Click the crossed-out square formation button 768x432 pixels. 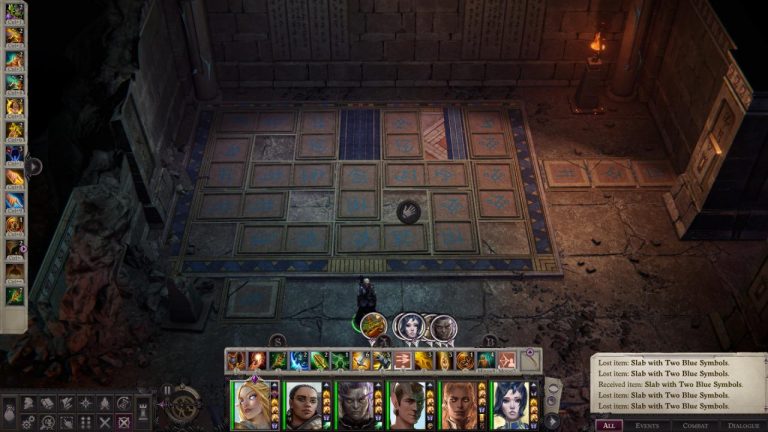tap(123, 423)
